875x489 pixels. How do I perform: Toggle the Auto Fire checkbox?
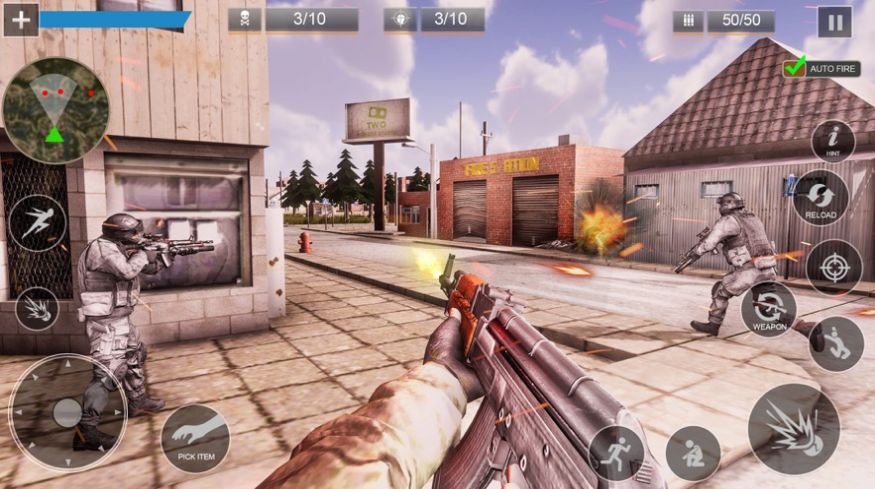(x=796, y=68)
